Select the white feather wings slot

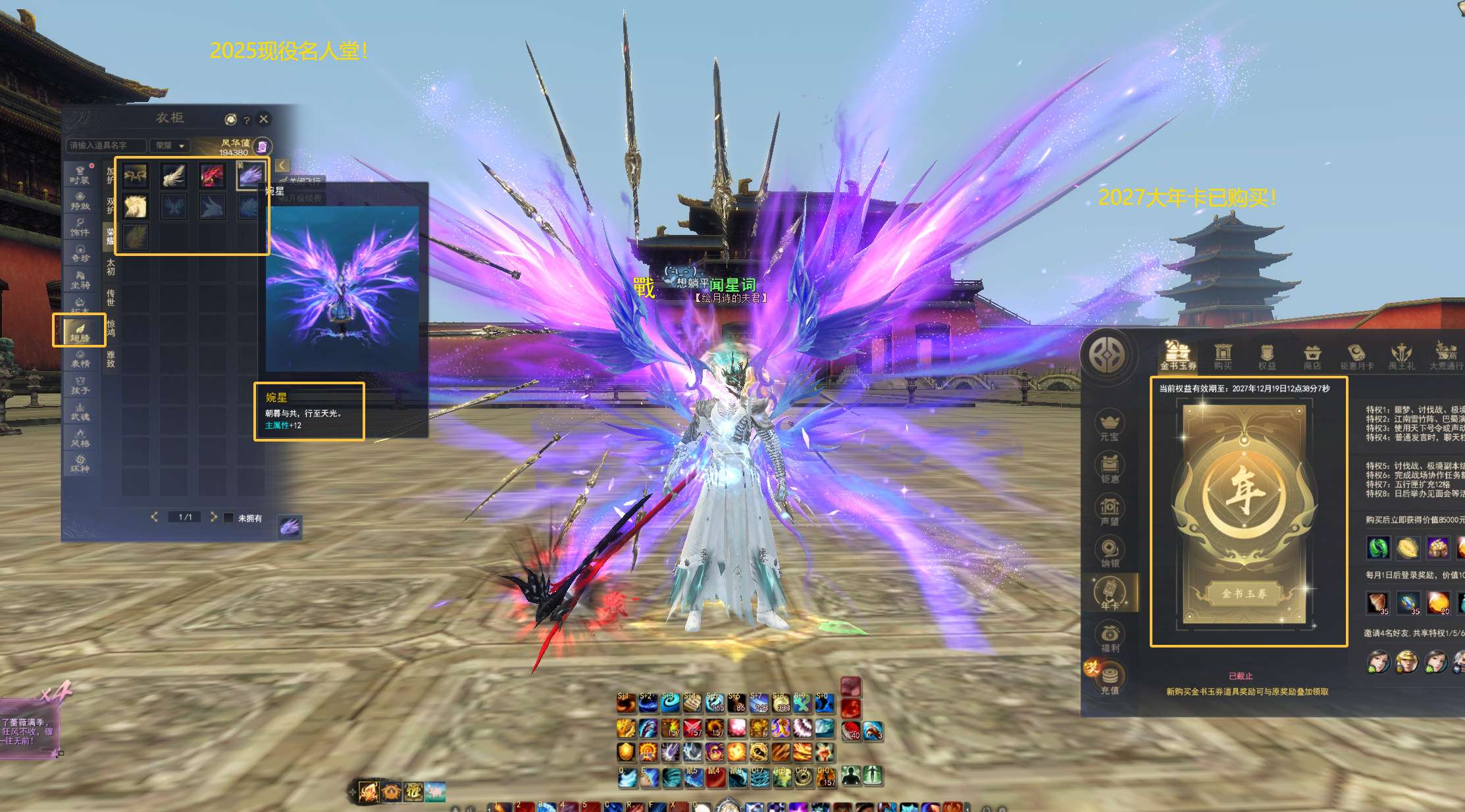click(x=174, y=176)
